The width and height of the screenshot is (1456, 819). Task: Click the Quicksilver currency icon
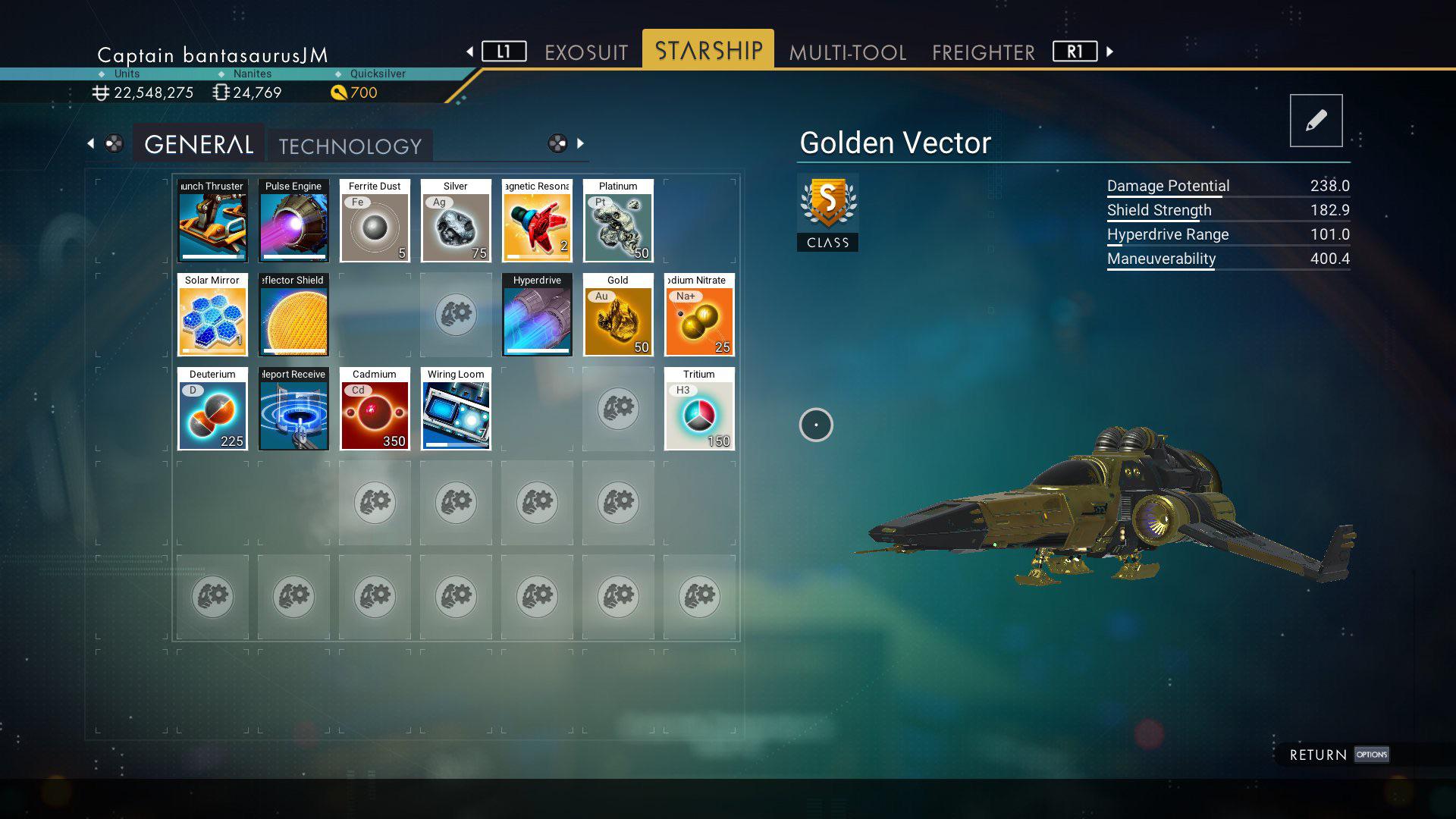point(339,93)
